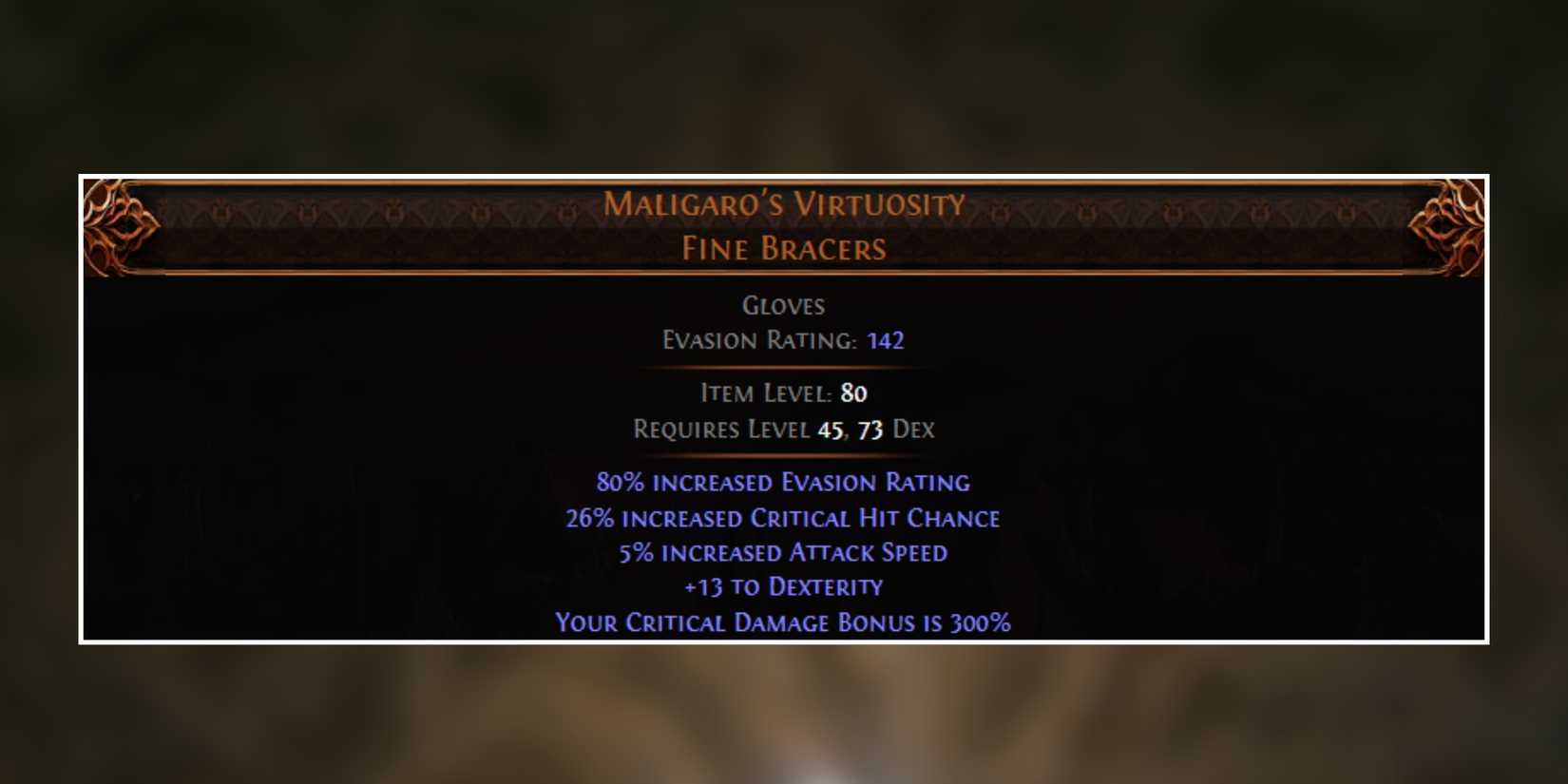Click the gold border line under the header

(784, 276)
